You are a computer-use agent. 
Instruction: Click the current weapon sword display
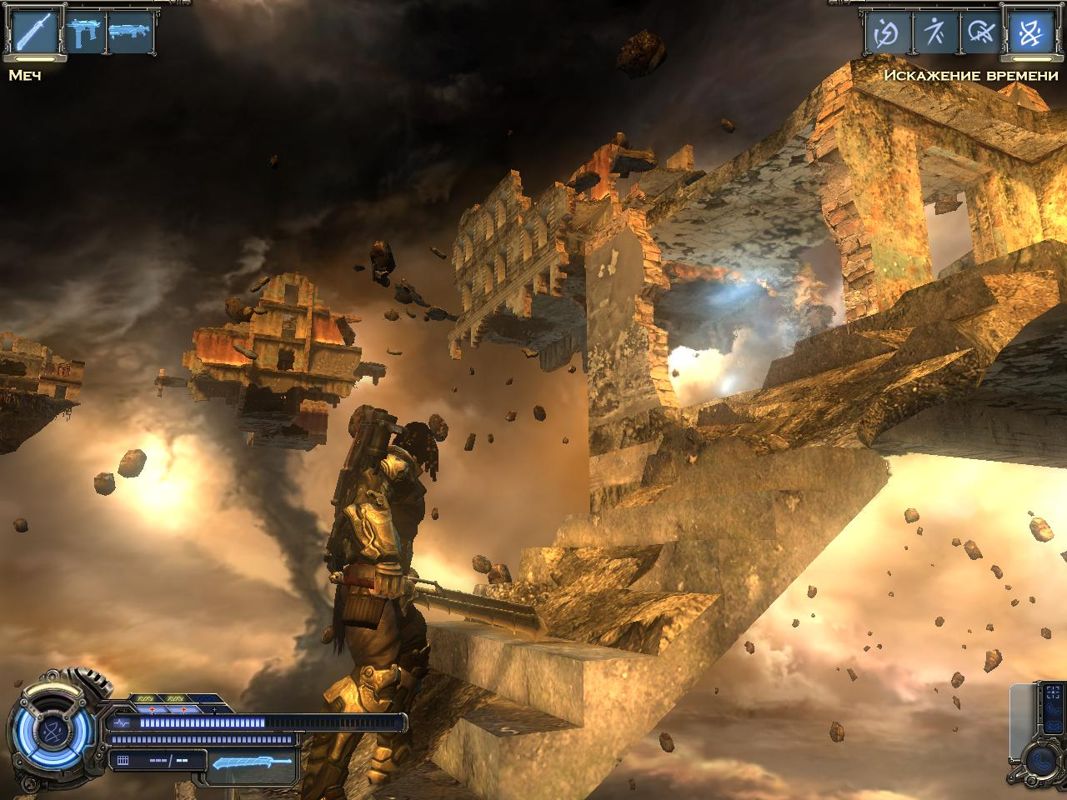pos(253,763)
